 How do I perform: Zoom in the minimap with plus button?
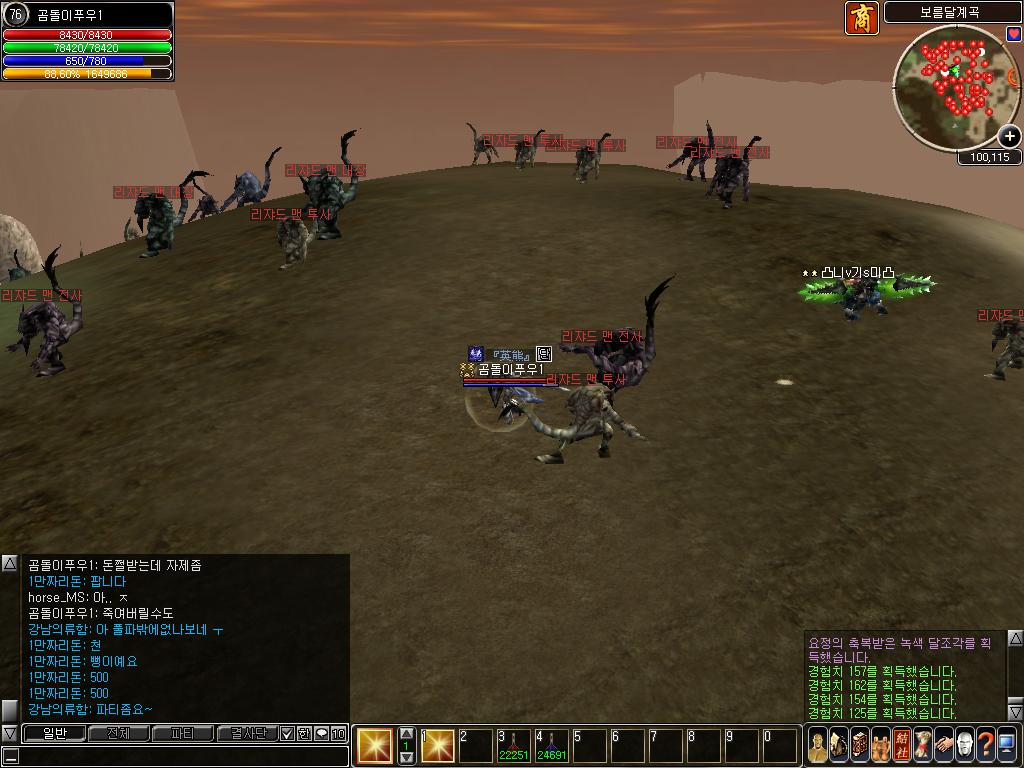(1010, 136)
